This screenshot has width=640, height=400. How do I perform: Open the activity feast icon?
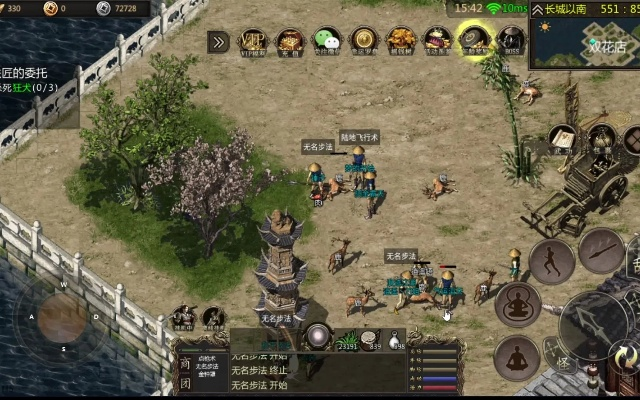tap(436, 41)
